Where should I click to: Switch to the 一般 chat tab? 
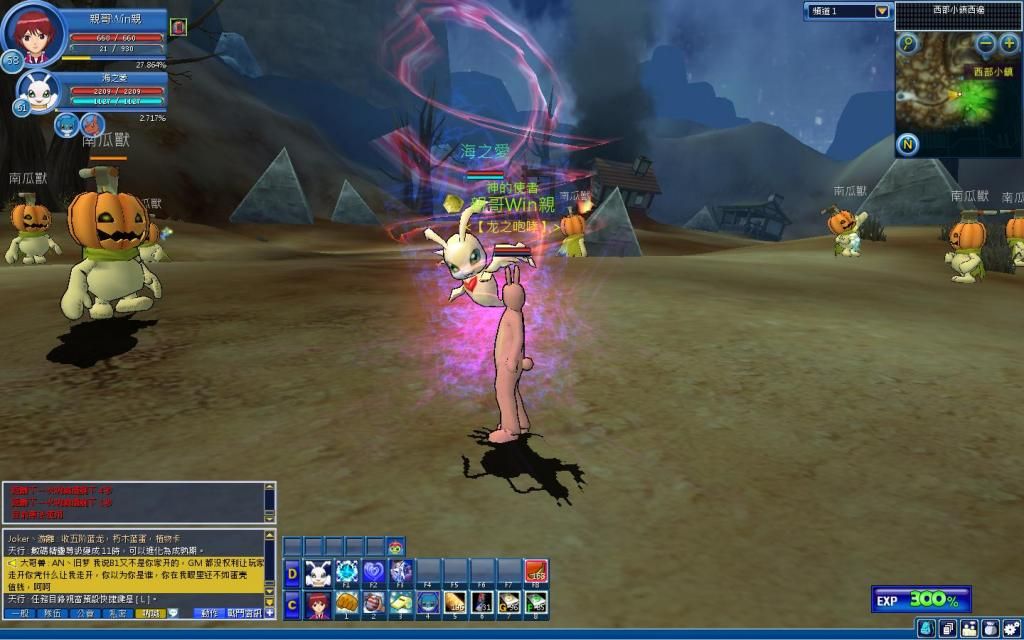tap(19, 613)
